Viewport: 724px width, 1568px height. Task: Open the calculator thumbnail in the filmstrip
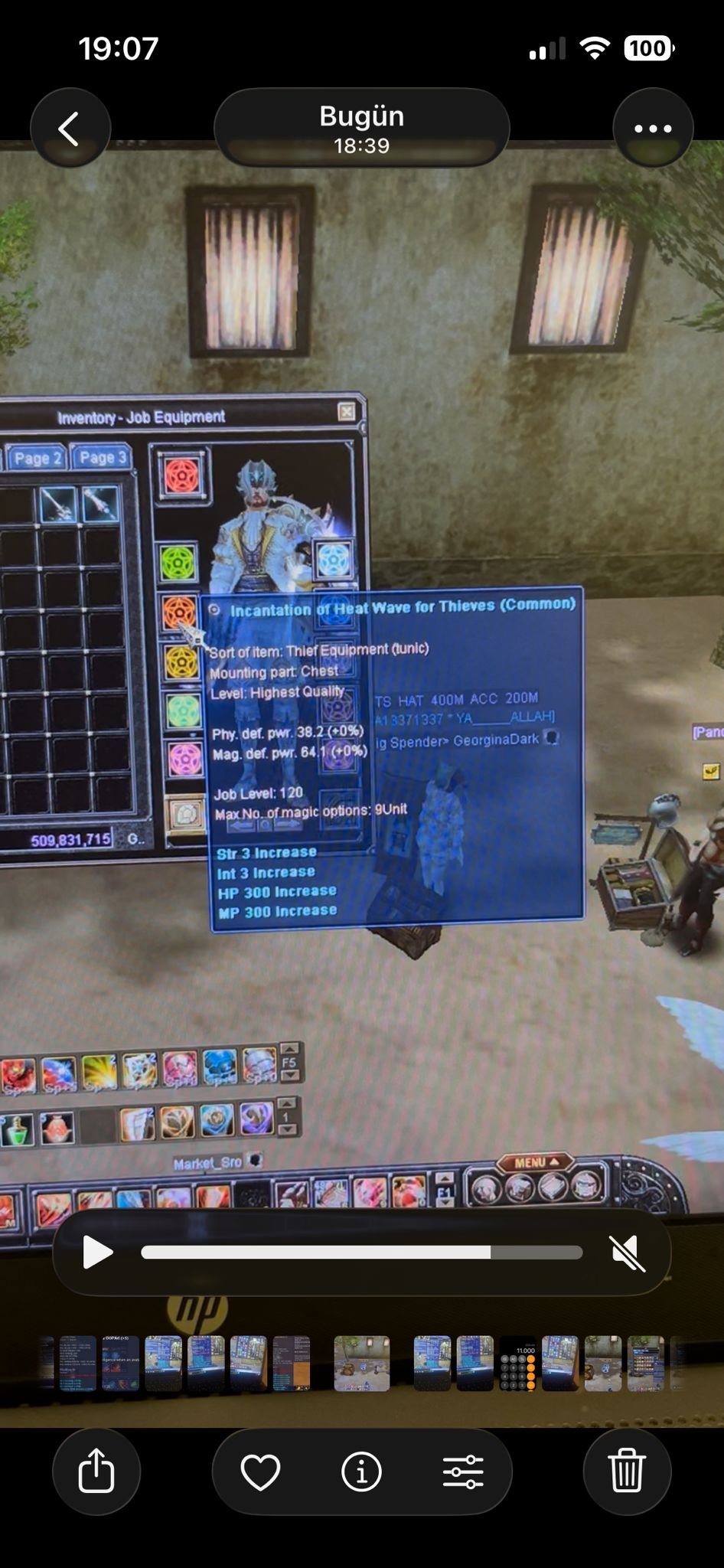coord(517,1364)
